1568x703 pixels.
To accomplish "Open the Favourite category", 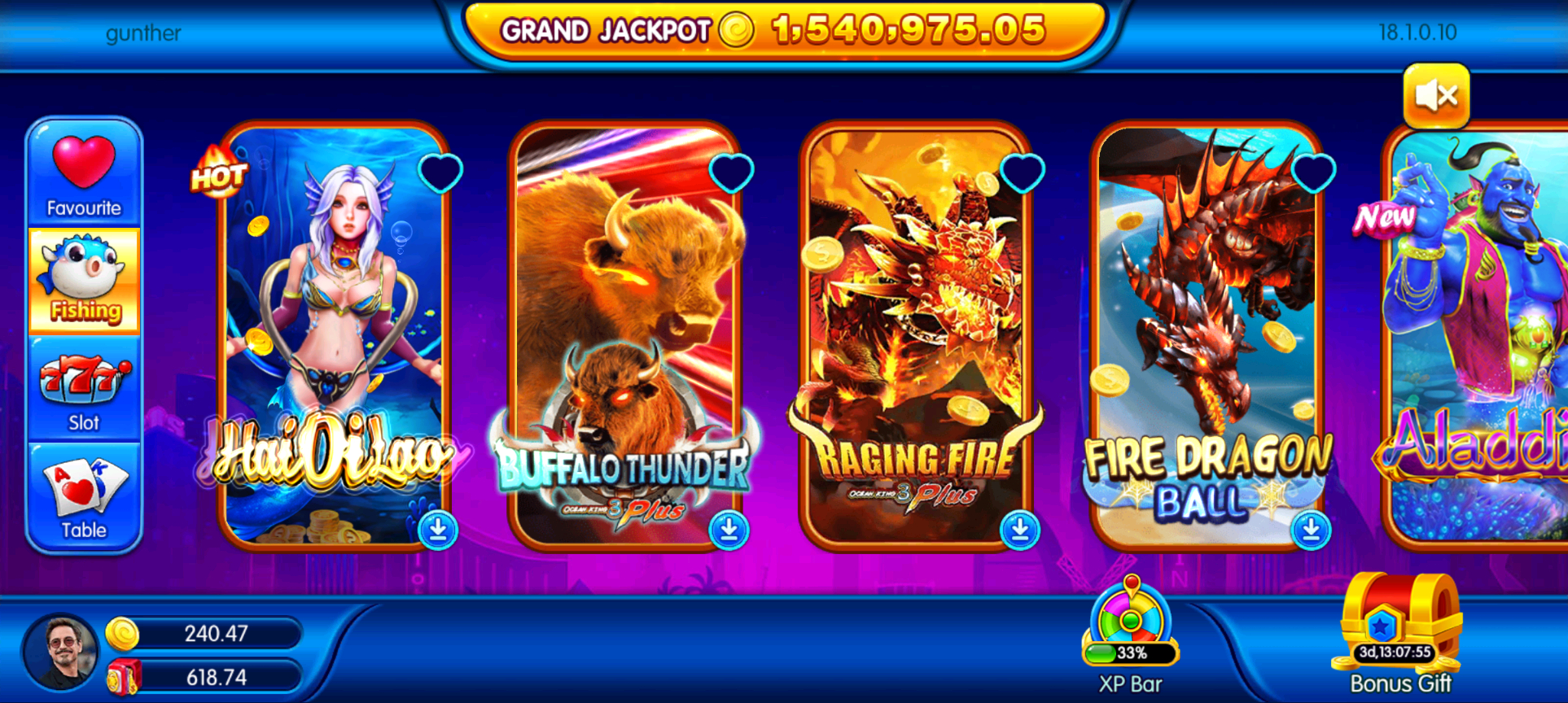I will click(x=84, y=173).
